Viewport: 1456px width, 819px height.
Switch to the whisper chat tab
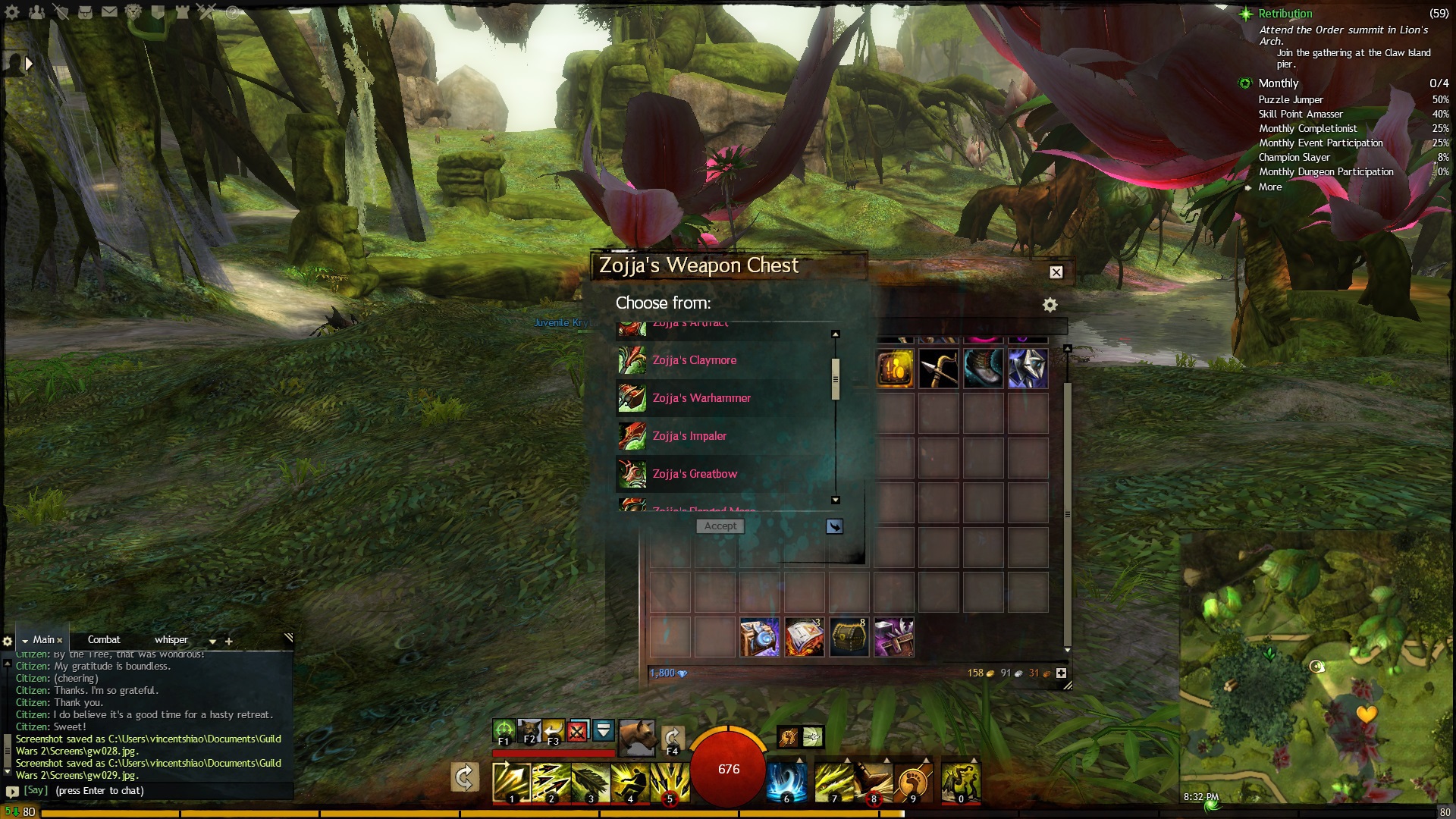tap(171, 640)
